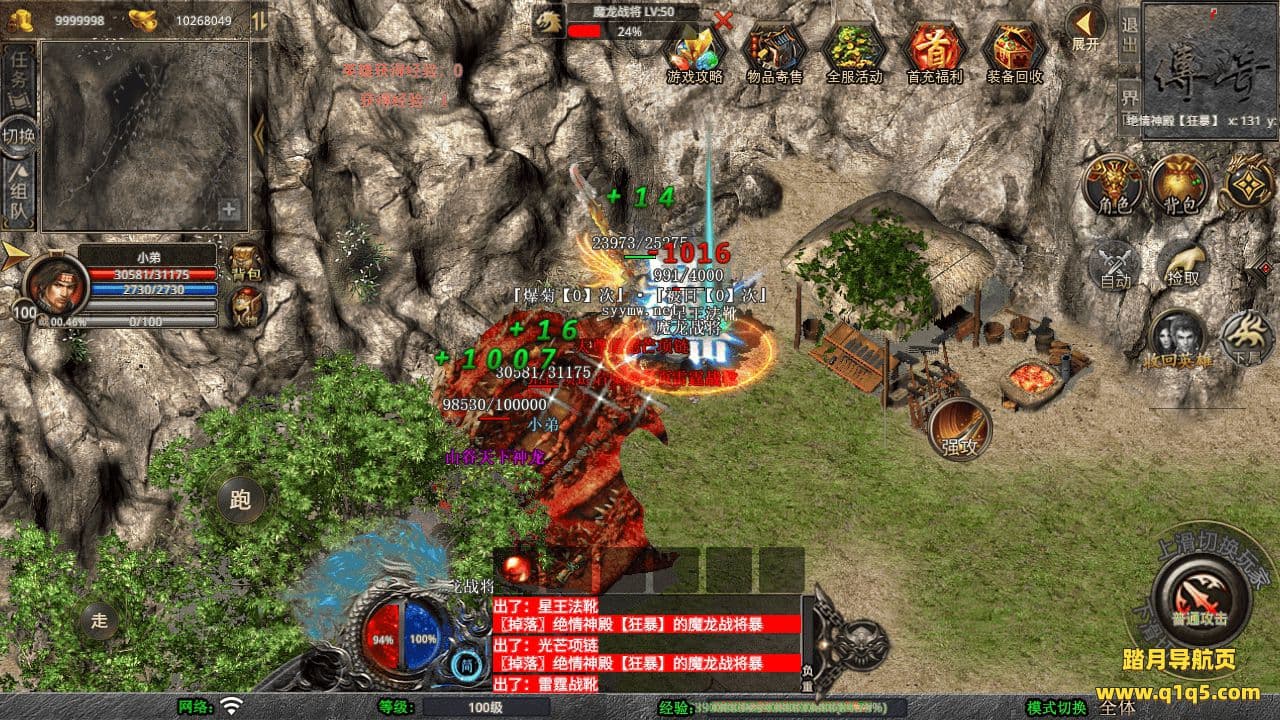This screenshot has width=1280, height=720.
Task: Click the 退出 exit button
Action: [x=1129, y=36]
